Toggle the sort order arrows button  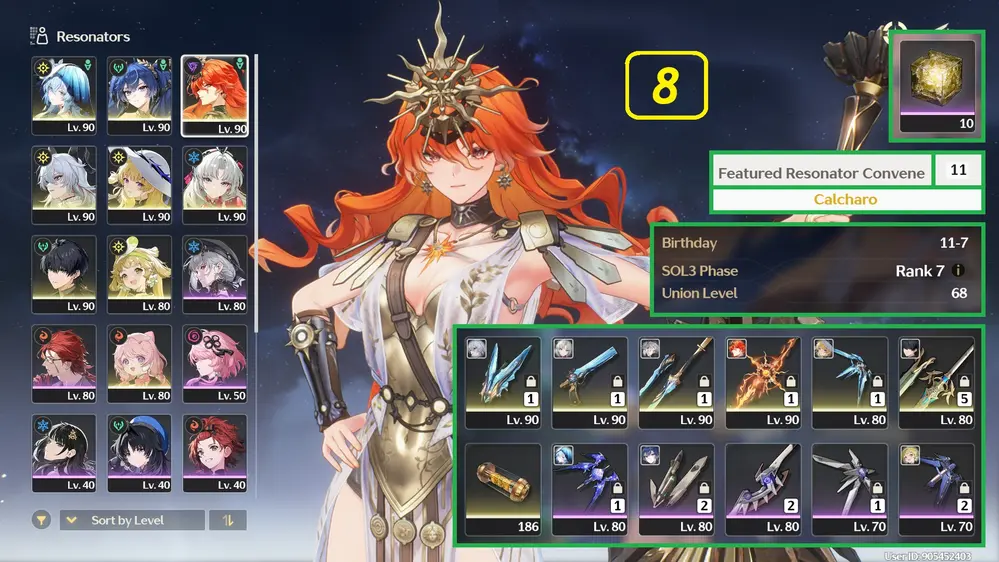(x=227, y=520)
